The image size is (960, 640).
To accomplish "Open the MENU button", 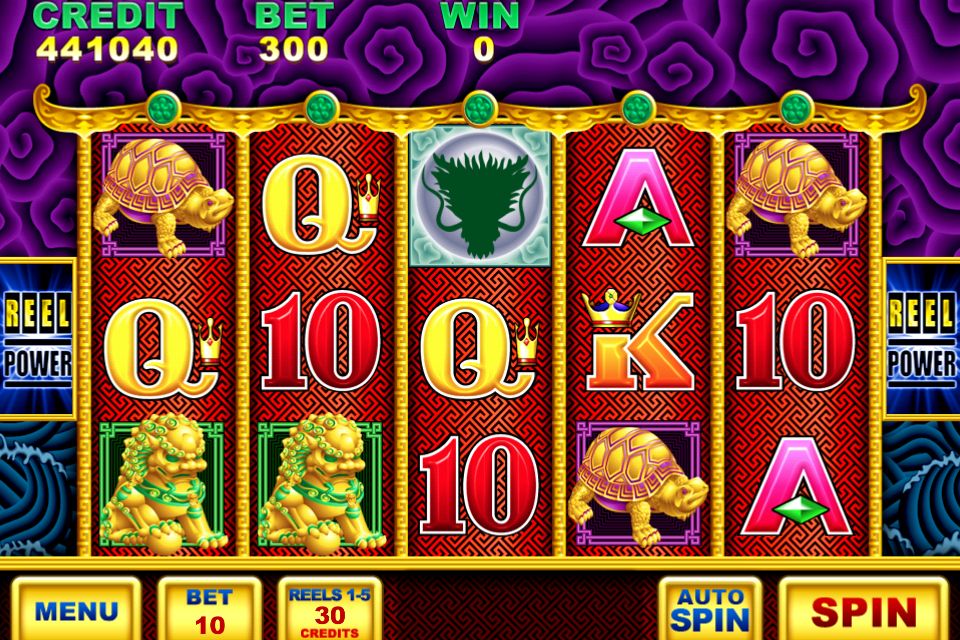I will (76, 609).
